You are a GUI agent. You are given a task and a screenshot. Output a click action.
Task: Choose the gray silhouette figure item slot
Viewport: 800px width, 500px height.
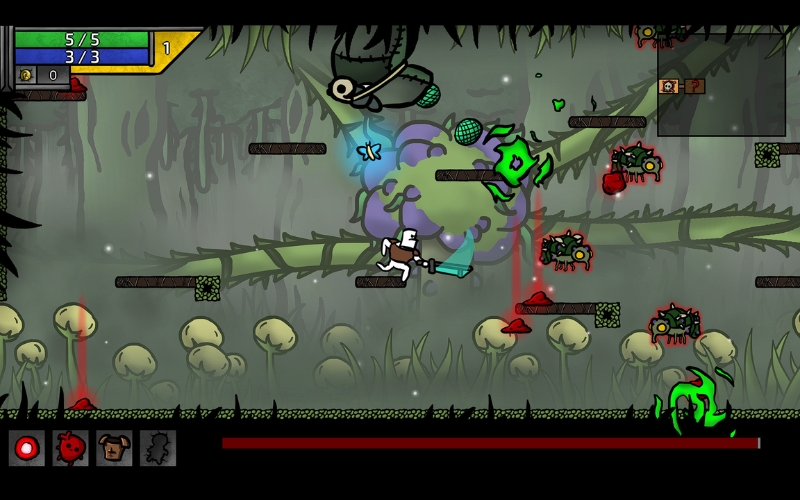tap(158, 448)
